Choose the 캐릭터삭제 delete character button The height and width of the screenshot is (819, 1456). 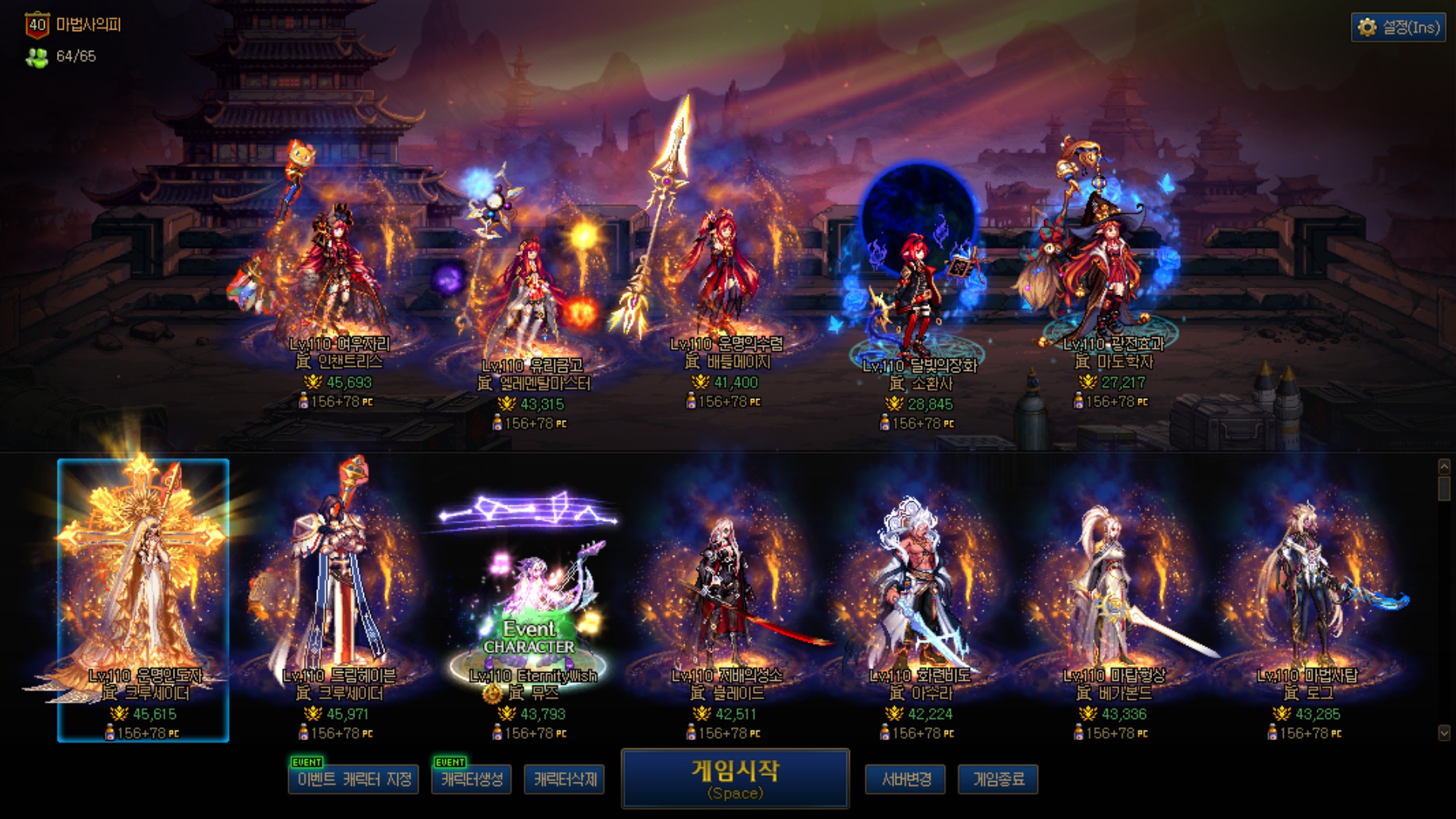[564, 779]
